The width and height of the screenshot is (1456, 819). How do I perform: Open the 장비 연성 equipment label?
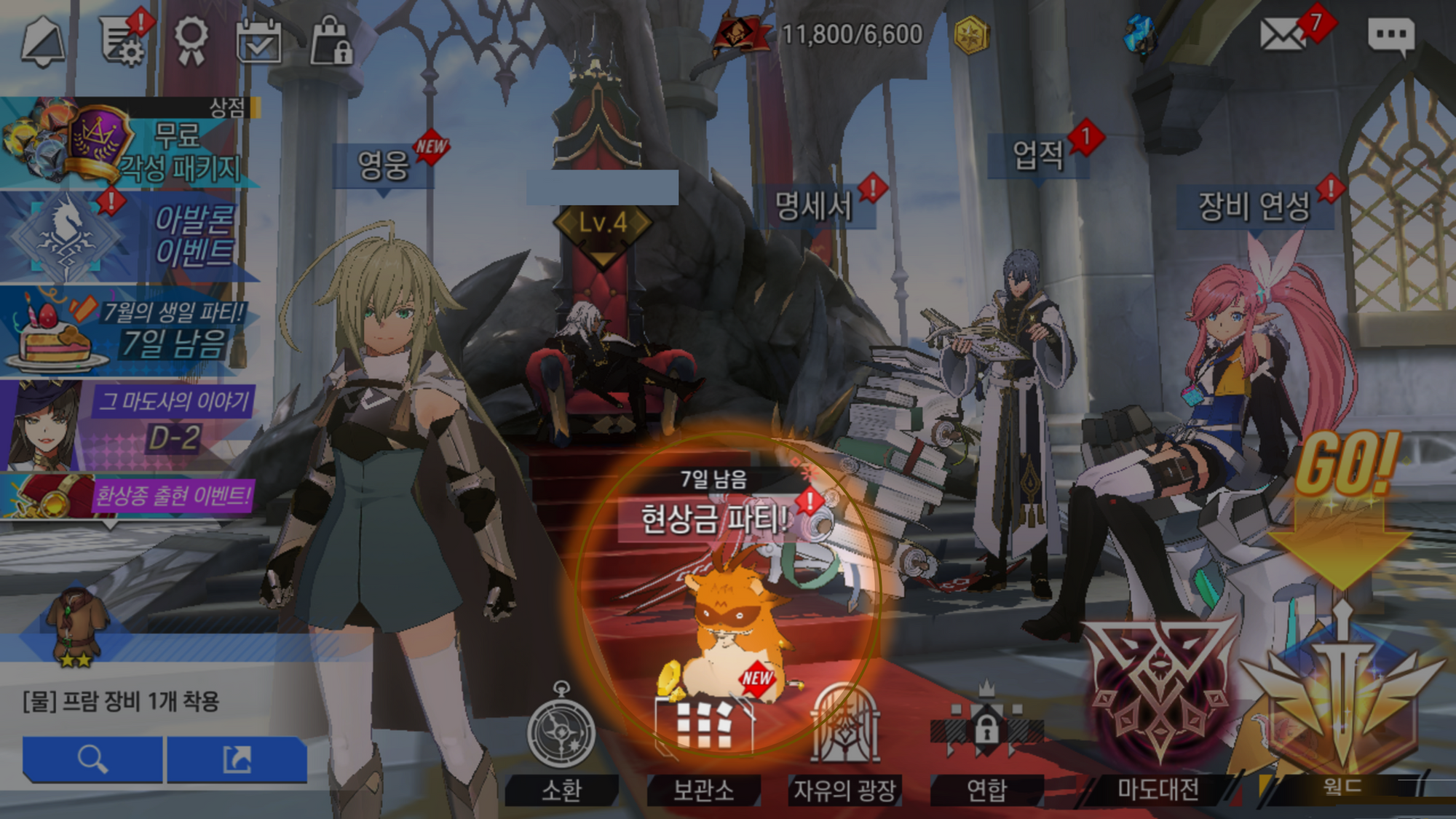(x=1254, y=207)
